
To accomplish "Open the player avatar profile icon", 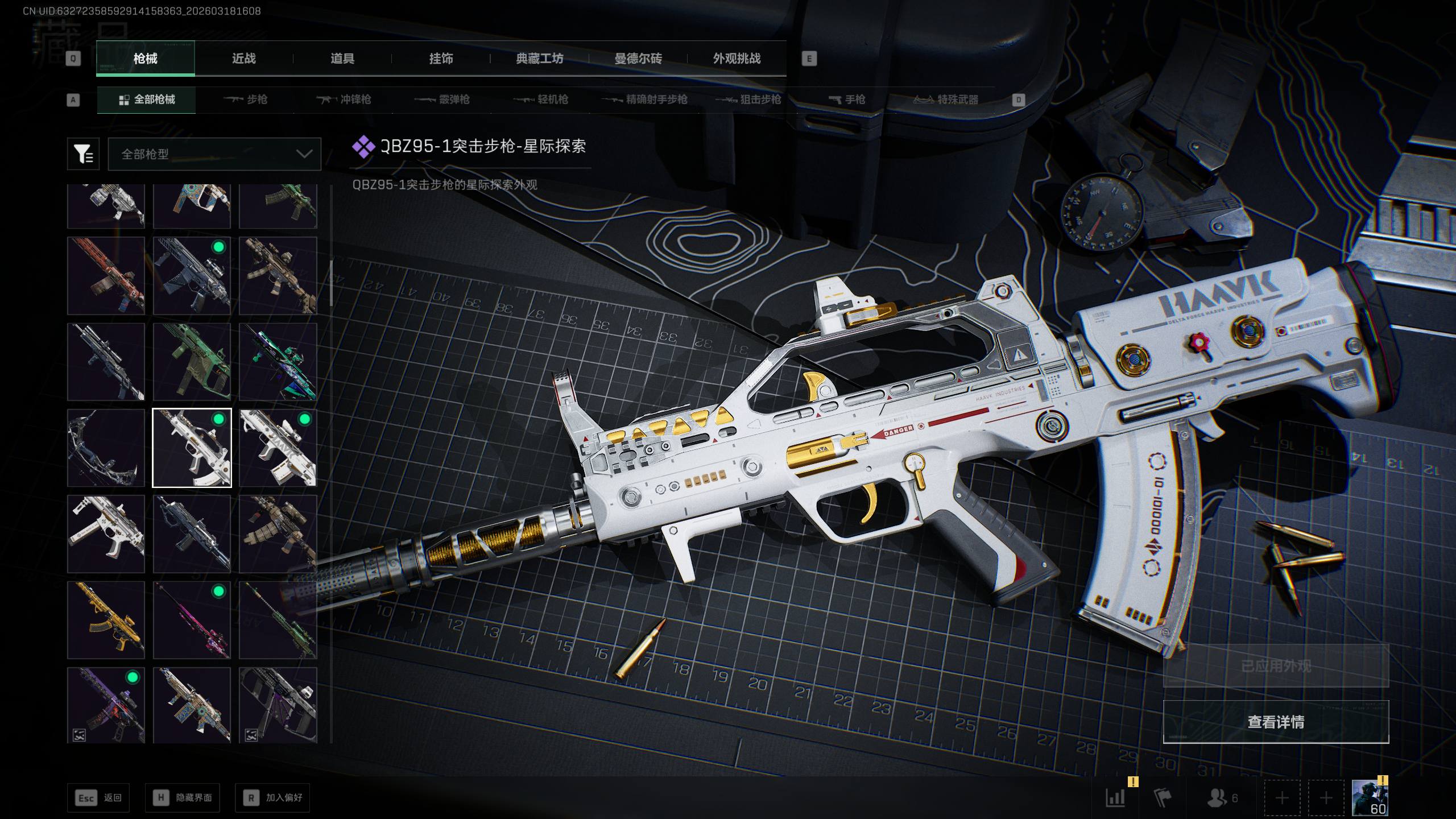I will (x=1370, y=798).
